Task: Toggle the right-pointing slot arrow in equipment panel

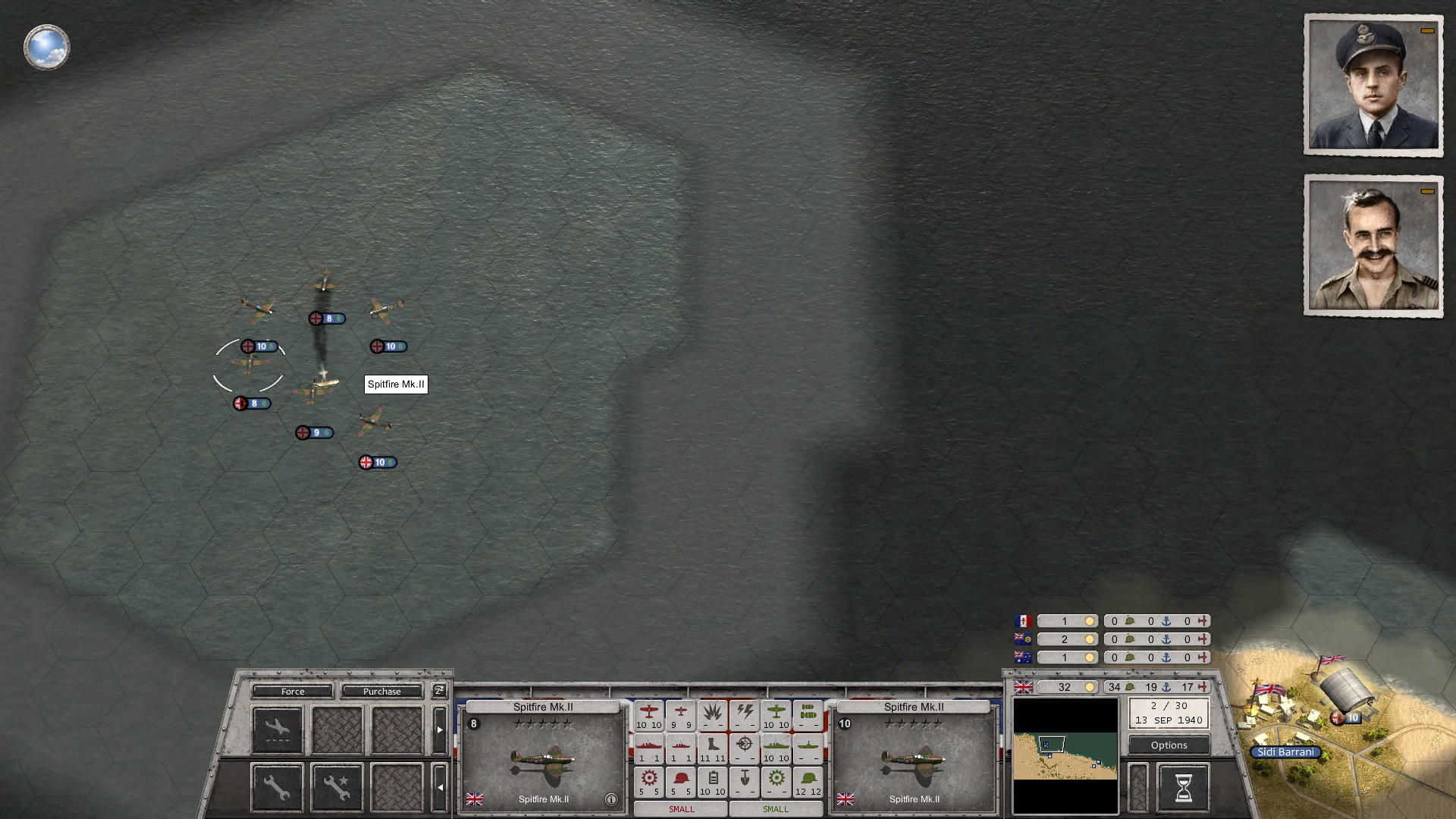Action: [x=440, y=730]
